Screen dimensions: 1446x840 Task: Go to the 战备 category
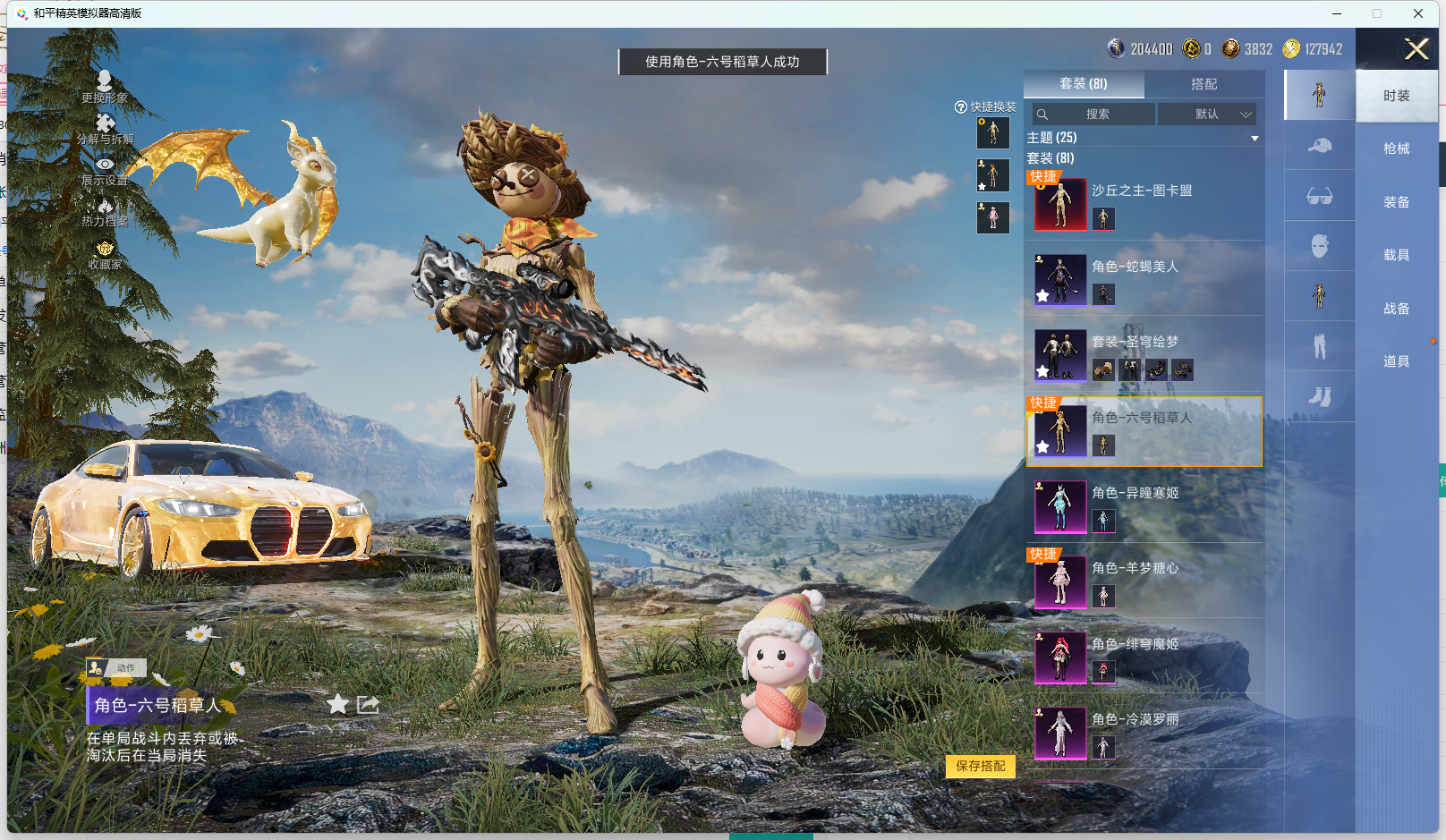click(1396, 309)
